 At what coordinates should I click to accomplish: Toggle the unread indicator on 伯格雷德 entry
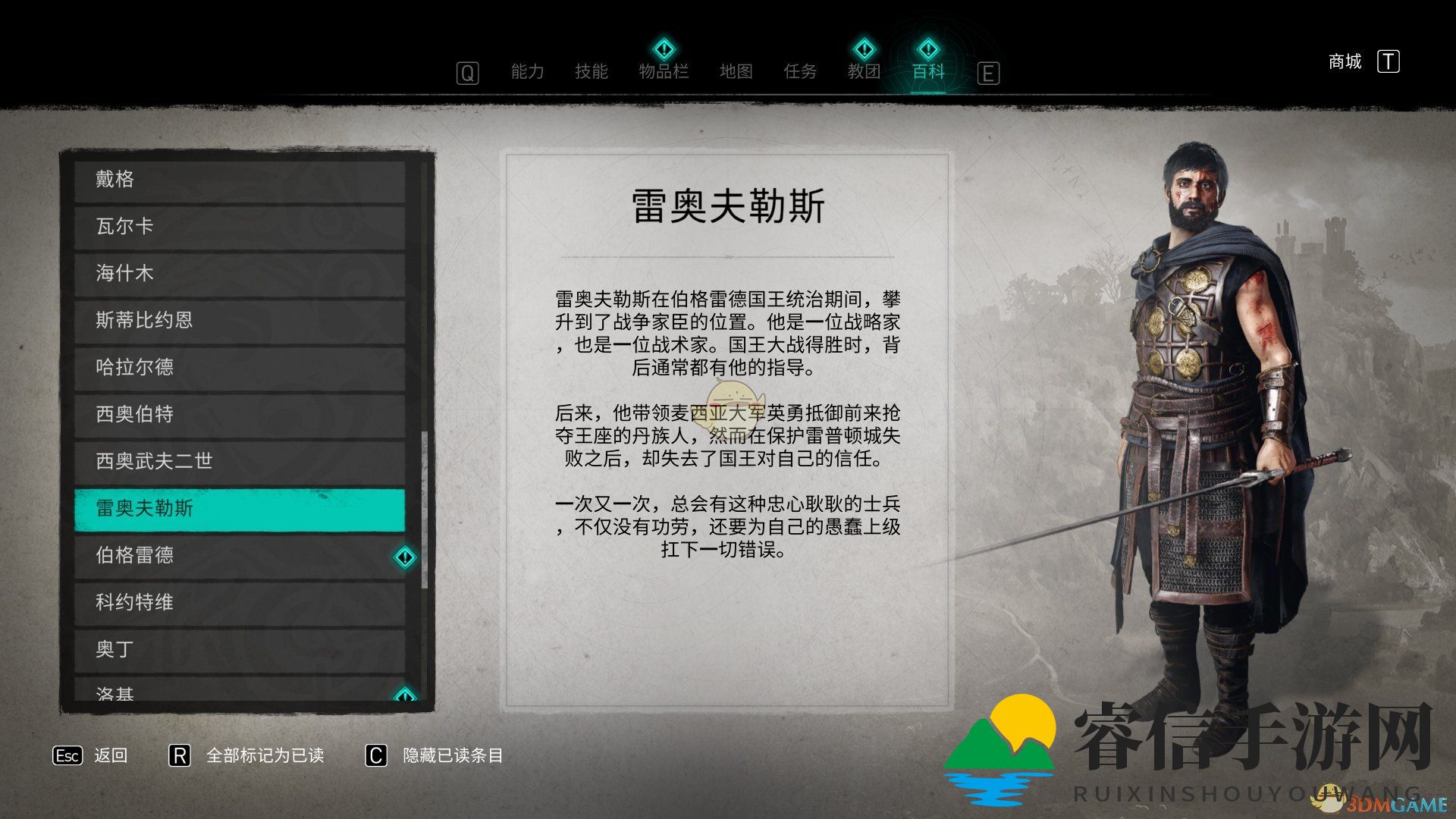pyautogui.click(x=405, y=557)
